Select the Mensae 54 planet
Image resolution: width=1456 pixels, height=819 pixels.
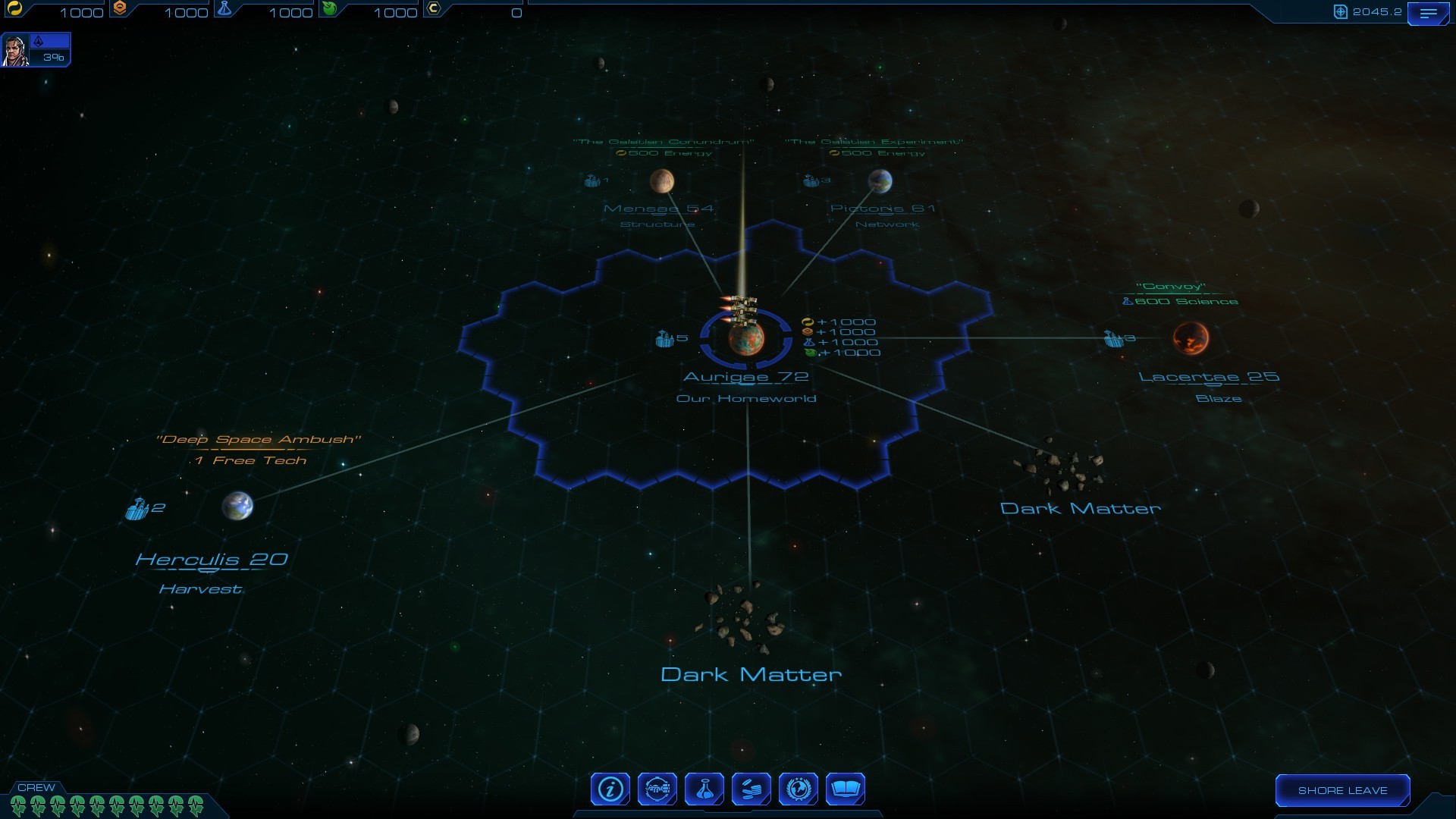662,180
